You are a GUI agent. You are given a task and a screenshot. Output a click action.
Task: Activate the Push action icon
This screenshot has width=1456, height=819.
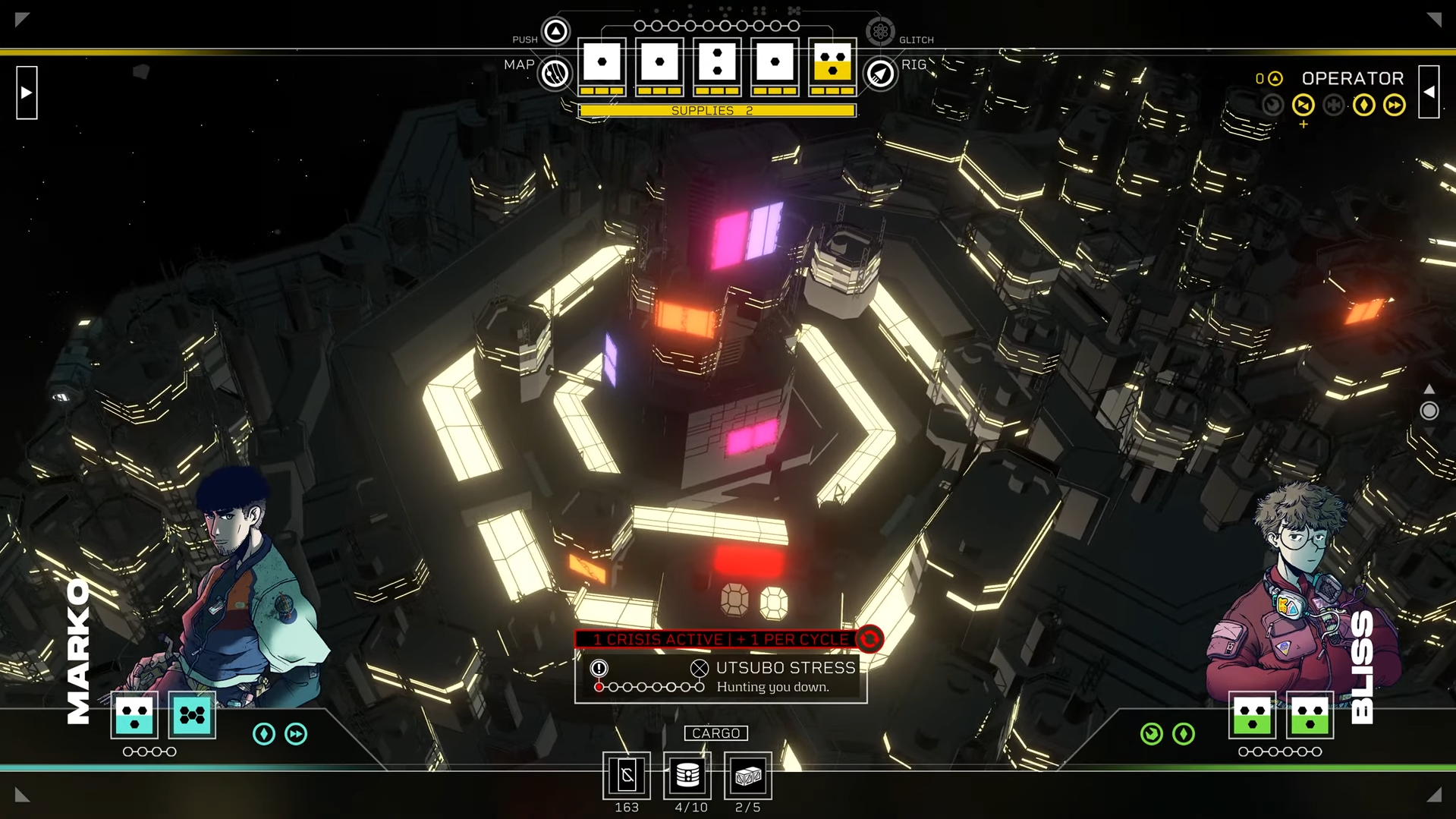[x=555, y=31]
